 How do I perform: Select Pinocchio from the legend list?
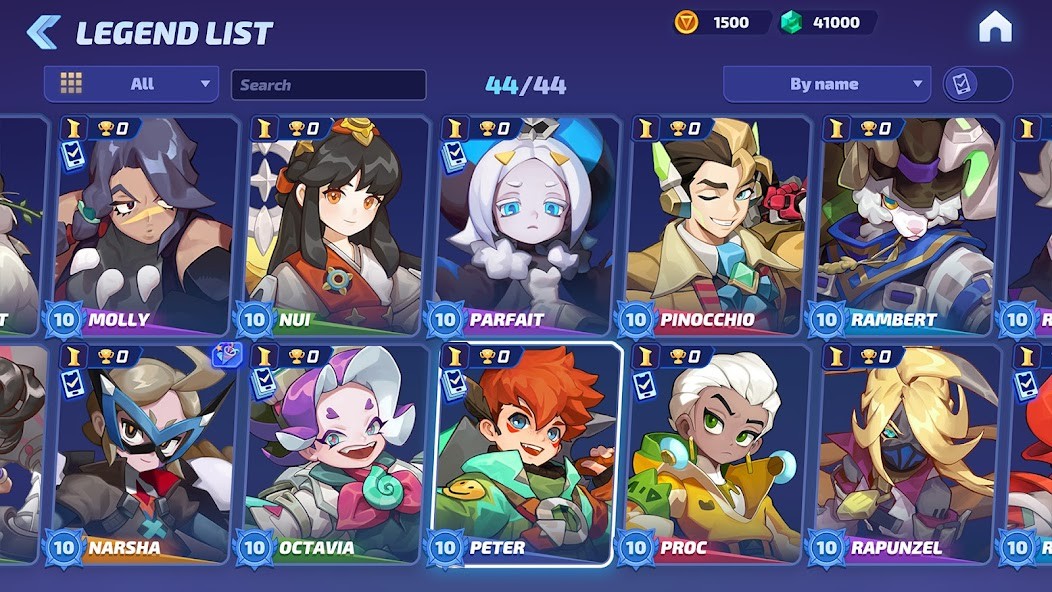pyautogui.click(x=716, y=226)
